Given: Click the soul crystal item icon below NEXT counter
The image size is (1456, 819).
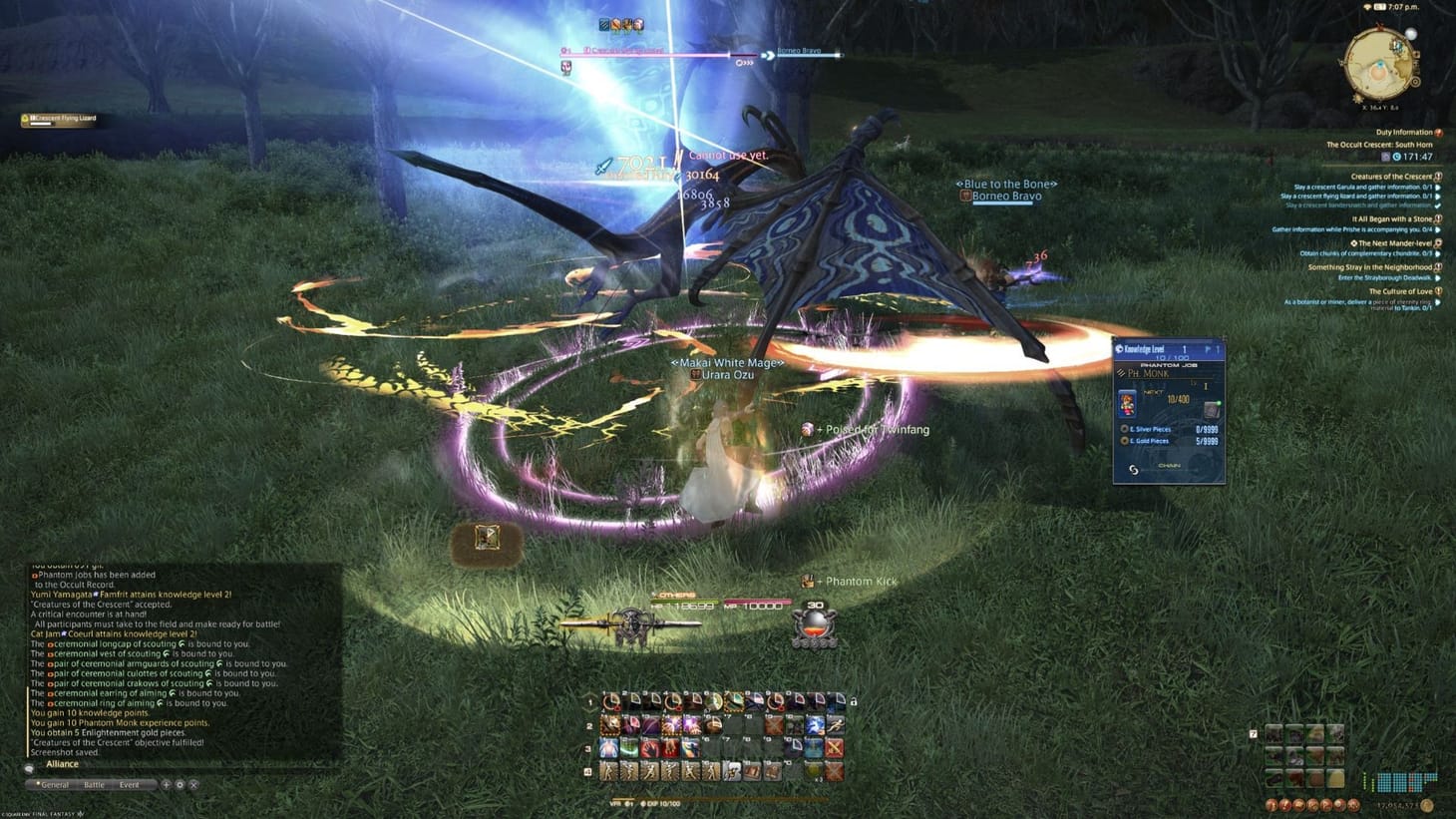Looking at the screenshot, I should click(1211, 410).
